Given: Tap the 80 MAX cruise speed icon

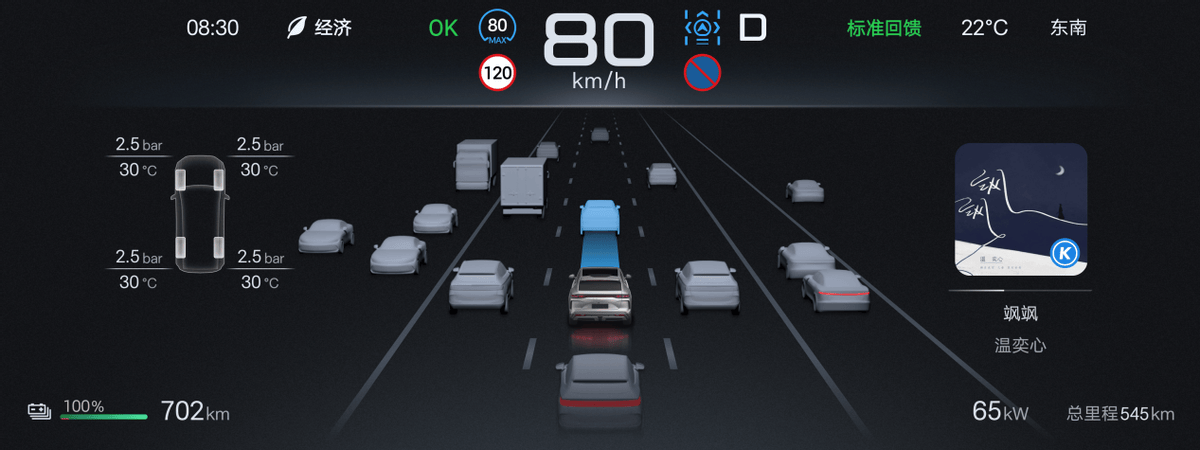Looking at the screenshot, I should [497, 28].
